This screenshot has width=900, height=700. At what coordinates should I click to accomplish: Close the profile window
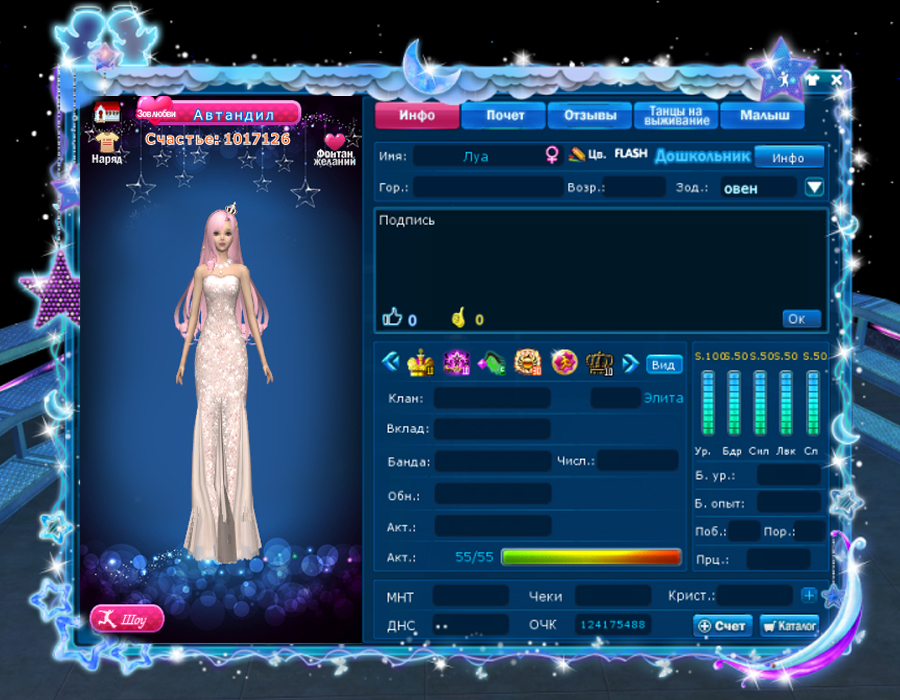(x=837, y=79)
